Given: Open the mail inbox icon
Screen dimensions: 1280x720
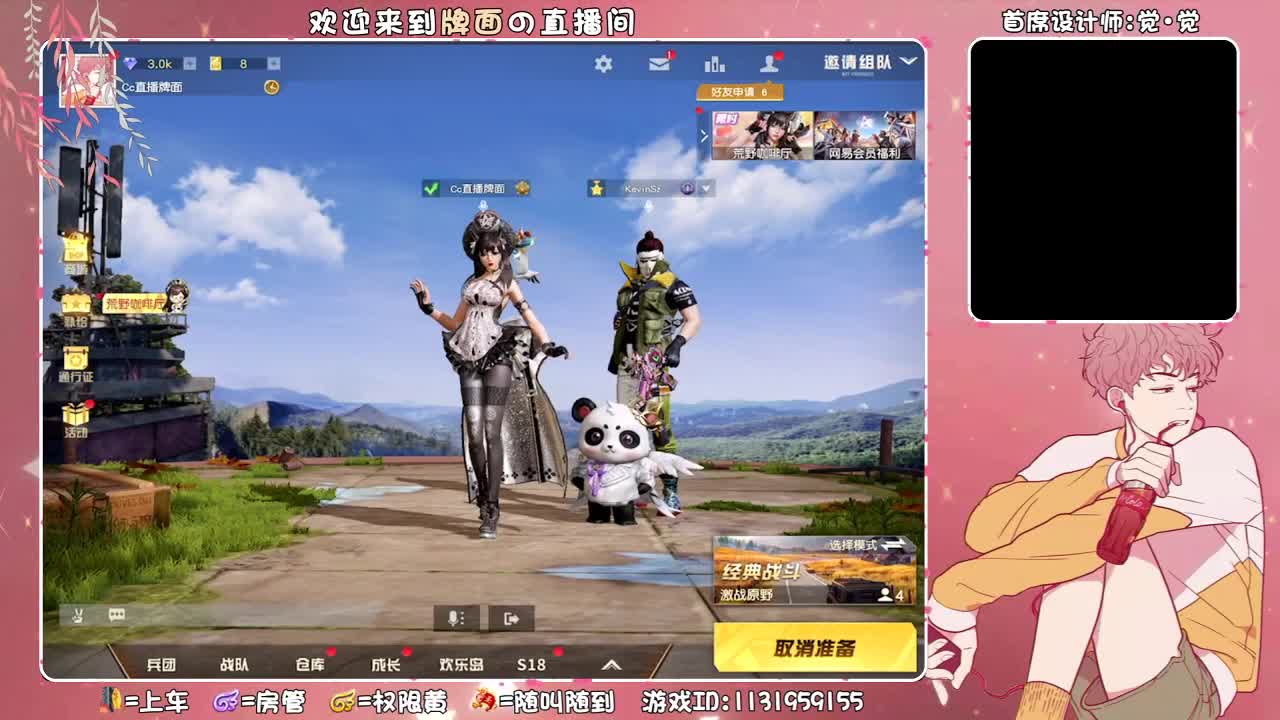Looking at the screenshot, I should click(659, 62).
